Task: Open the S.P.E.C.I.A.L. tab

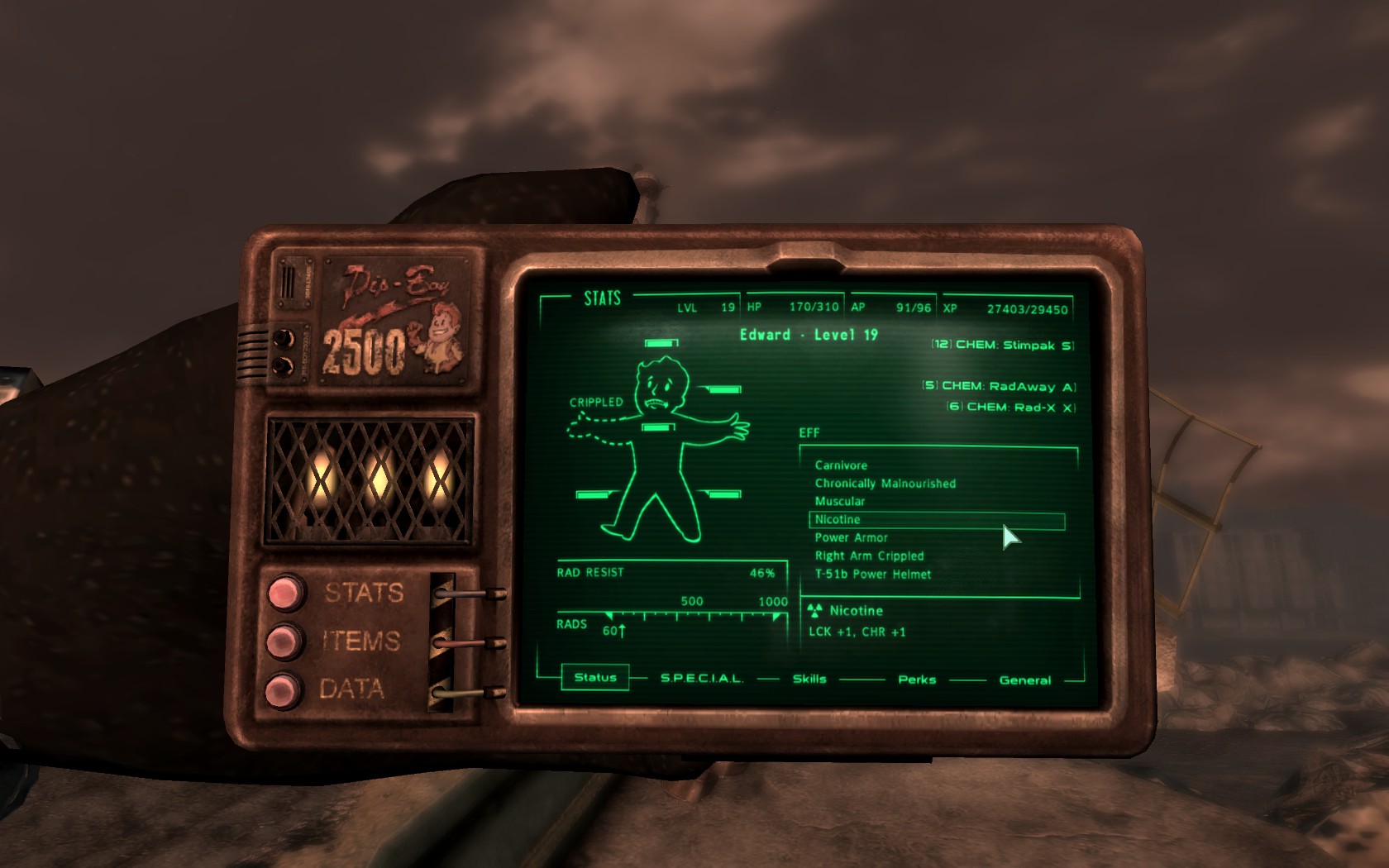Action: point(701,678)
